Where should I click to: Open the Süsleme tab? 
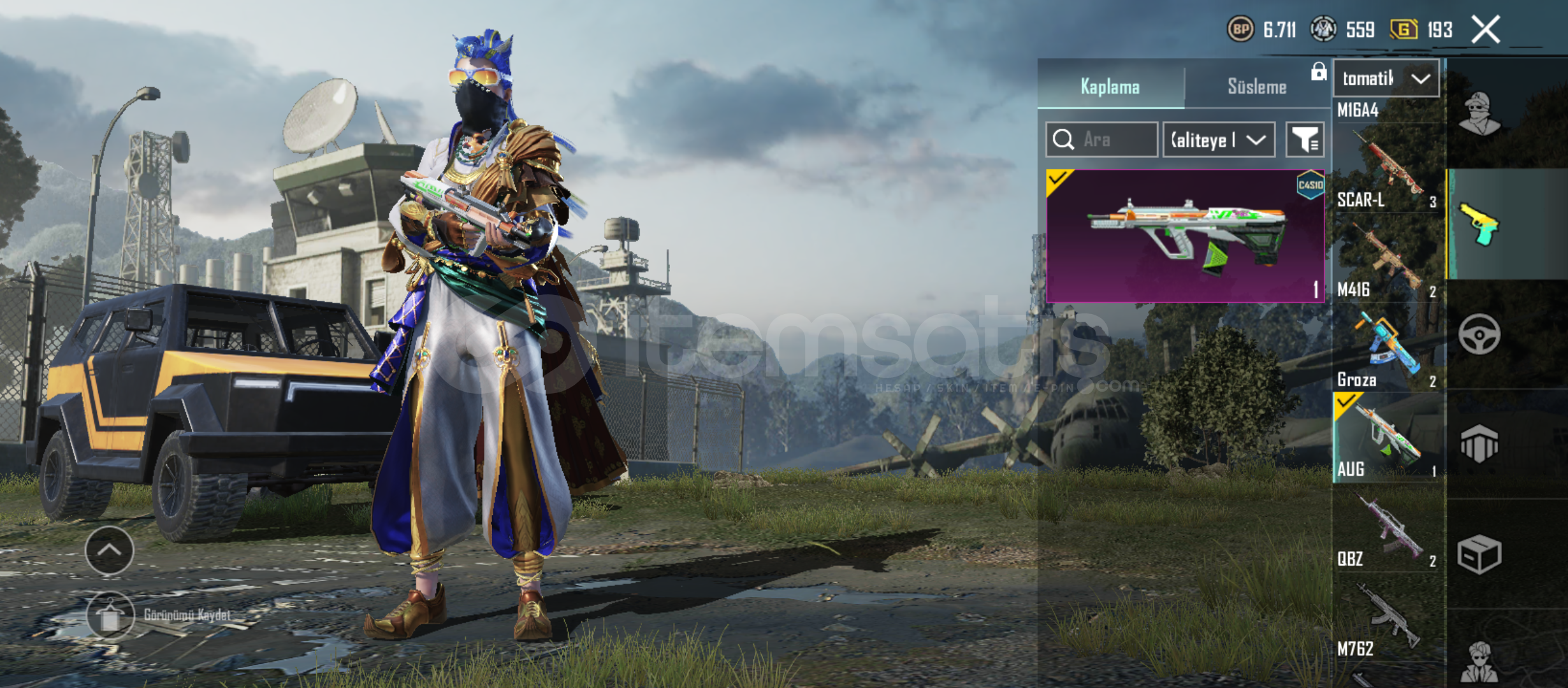click(x=1256, y=87)
